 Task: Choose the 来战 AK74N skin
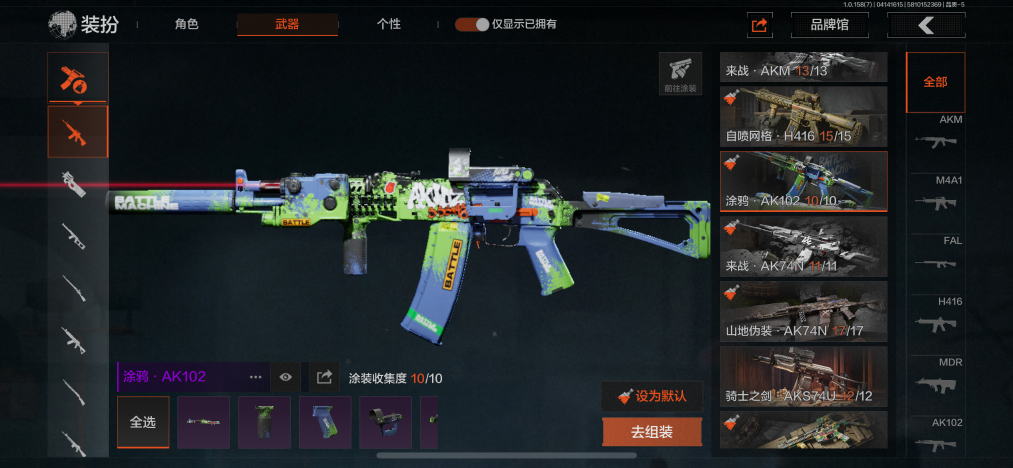(x=804, y=246)
